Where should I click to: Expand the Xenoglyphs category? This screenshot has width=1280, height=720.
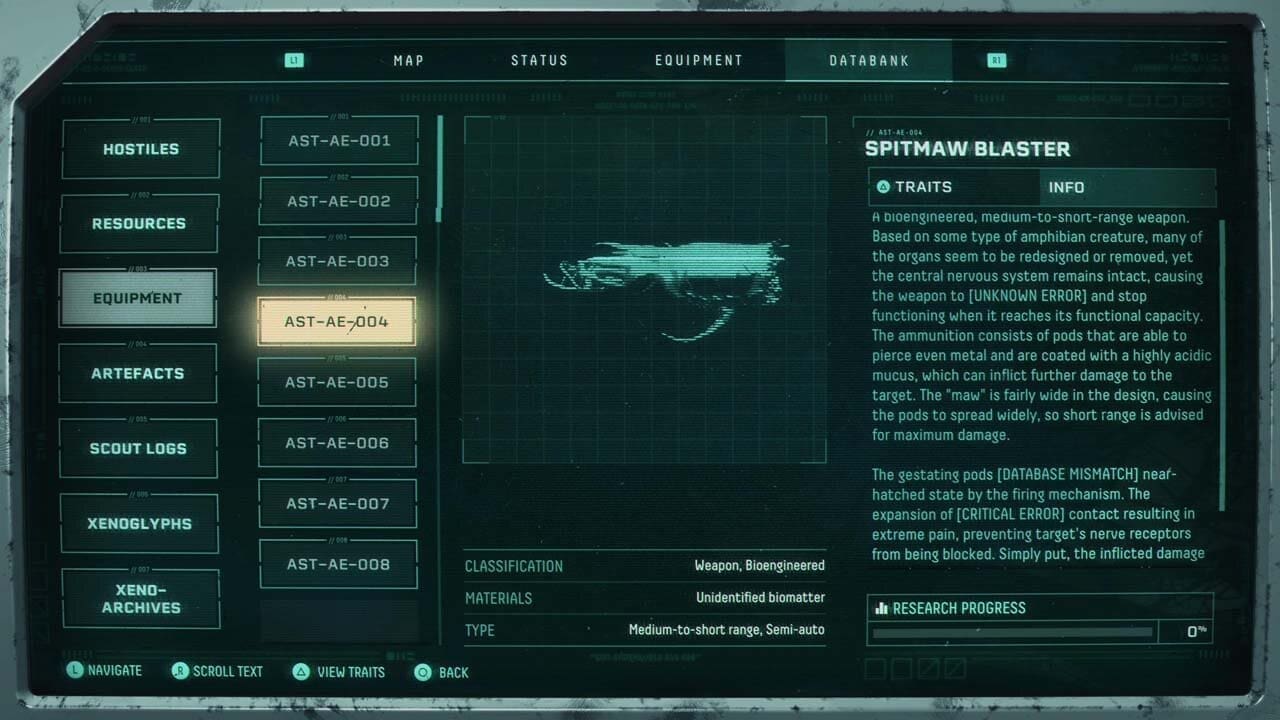[x=139, y=523]
